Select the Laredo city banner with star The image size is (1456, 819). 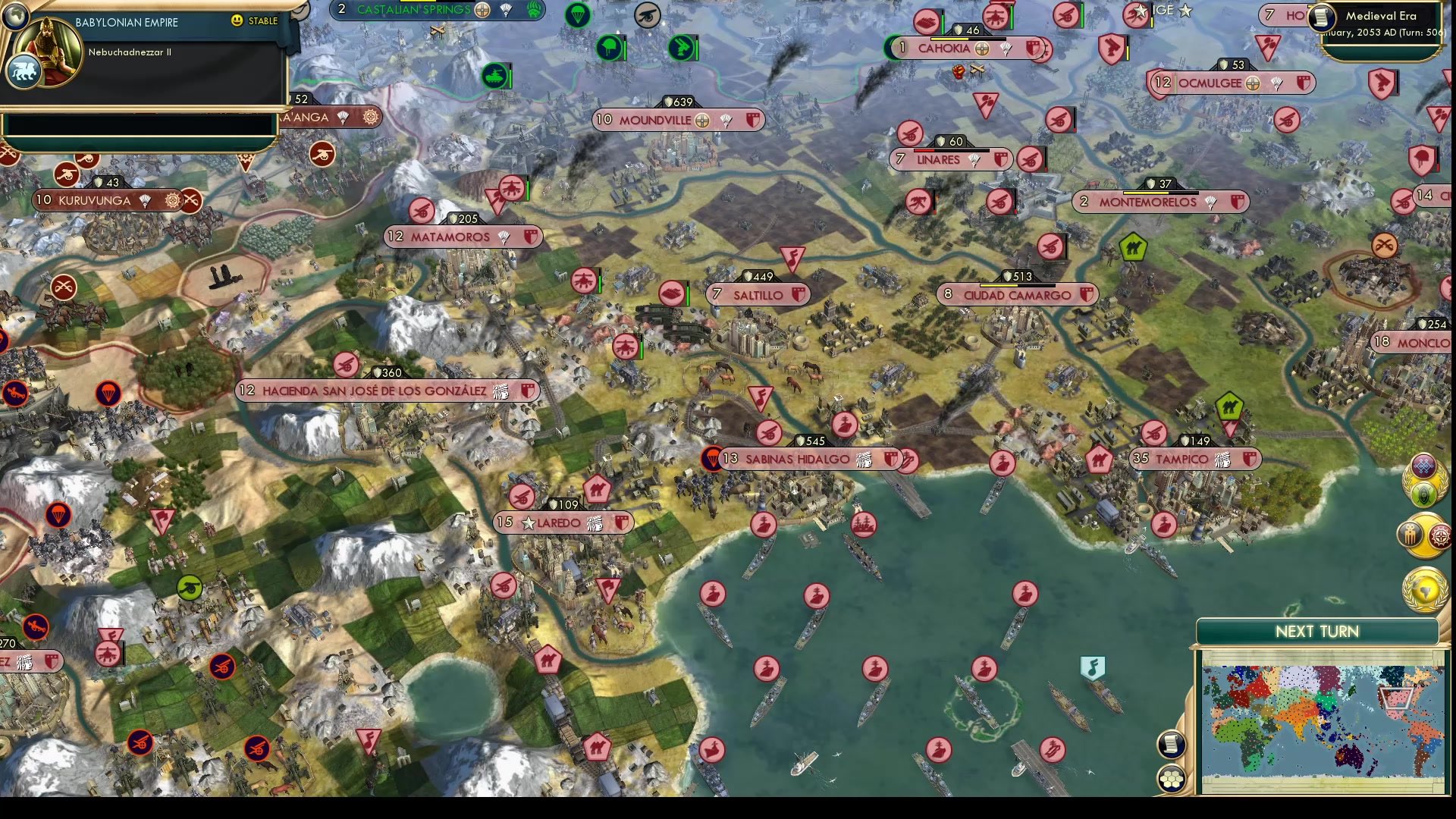563,522
